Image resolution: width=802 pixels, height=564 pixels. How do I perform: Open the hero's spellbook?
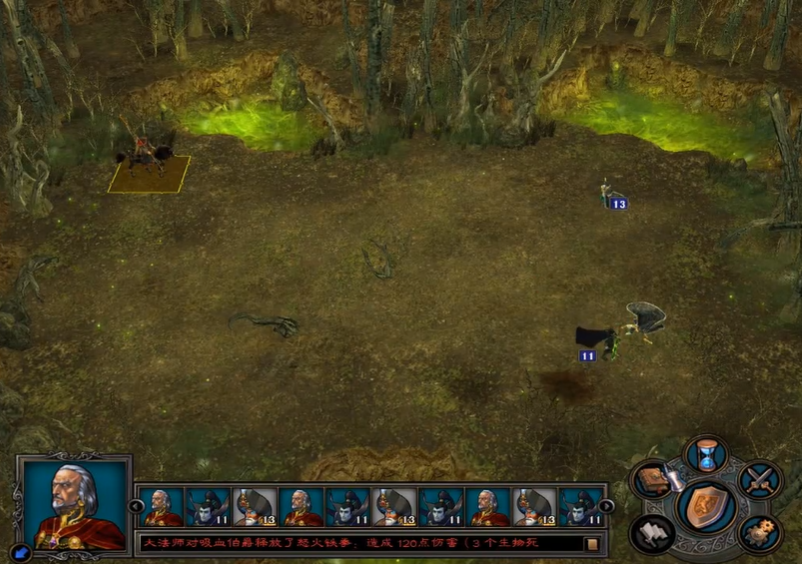click(x=651, y=477)
